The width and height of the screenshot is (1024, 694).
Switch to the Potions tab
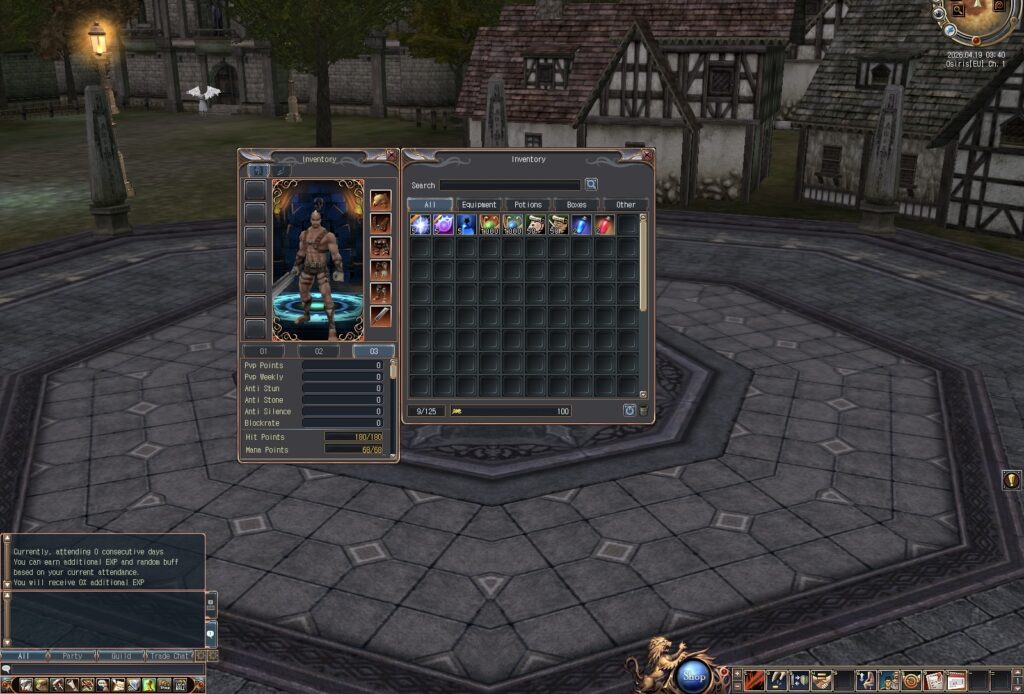(528, 205)
